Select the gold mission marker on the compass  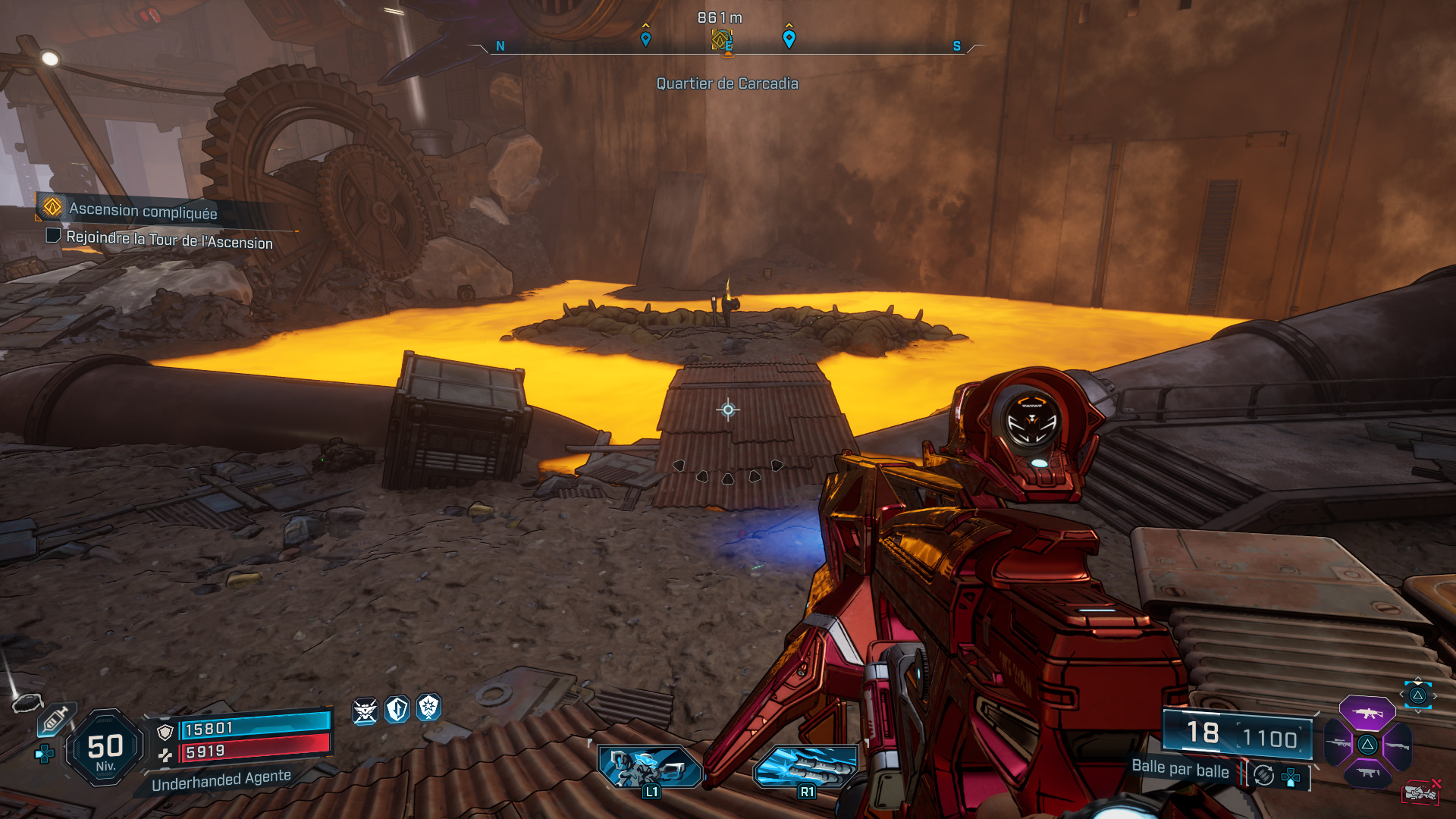point(721,39)
